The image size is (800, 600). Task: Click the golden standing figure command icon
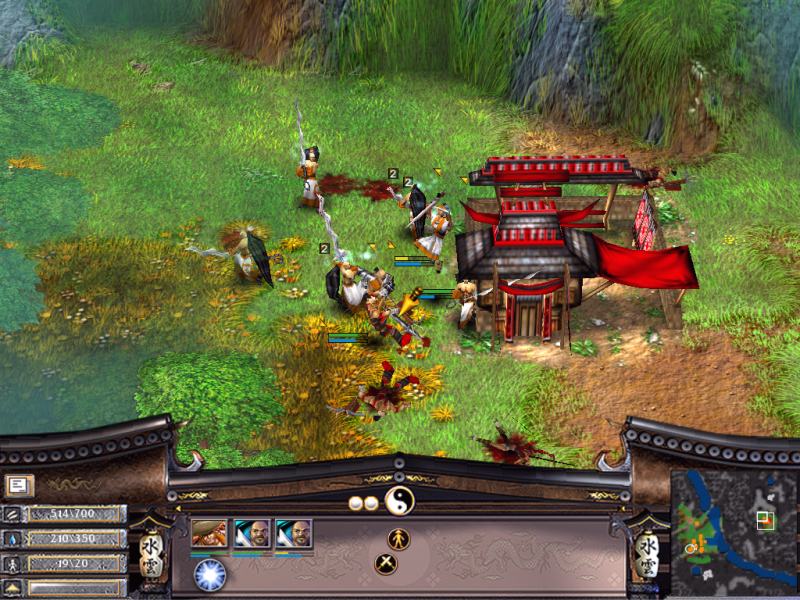click(399, 538)
